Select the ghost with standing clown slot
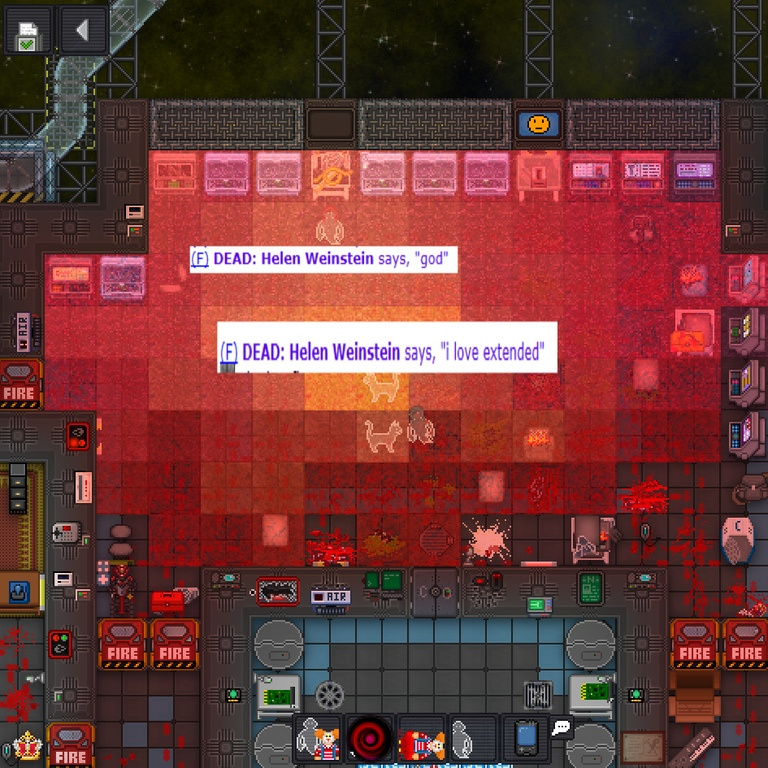The width and height of the screenshot is (768, 768). (x=318, y=741)
